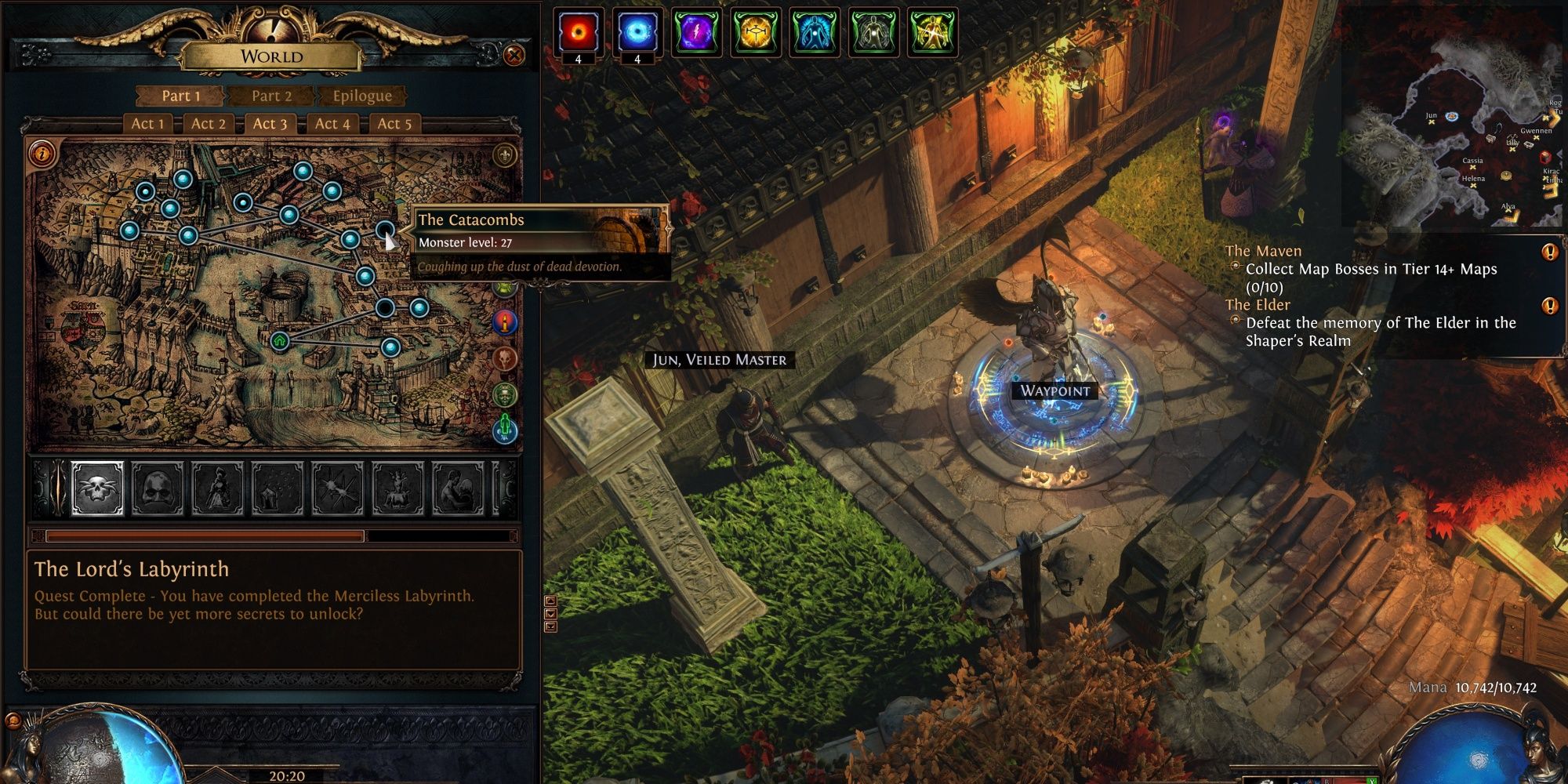
Task: Open the Act 5 tab
Action: tap(394, 123)
